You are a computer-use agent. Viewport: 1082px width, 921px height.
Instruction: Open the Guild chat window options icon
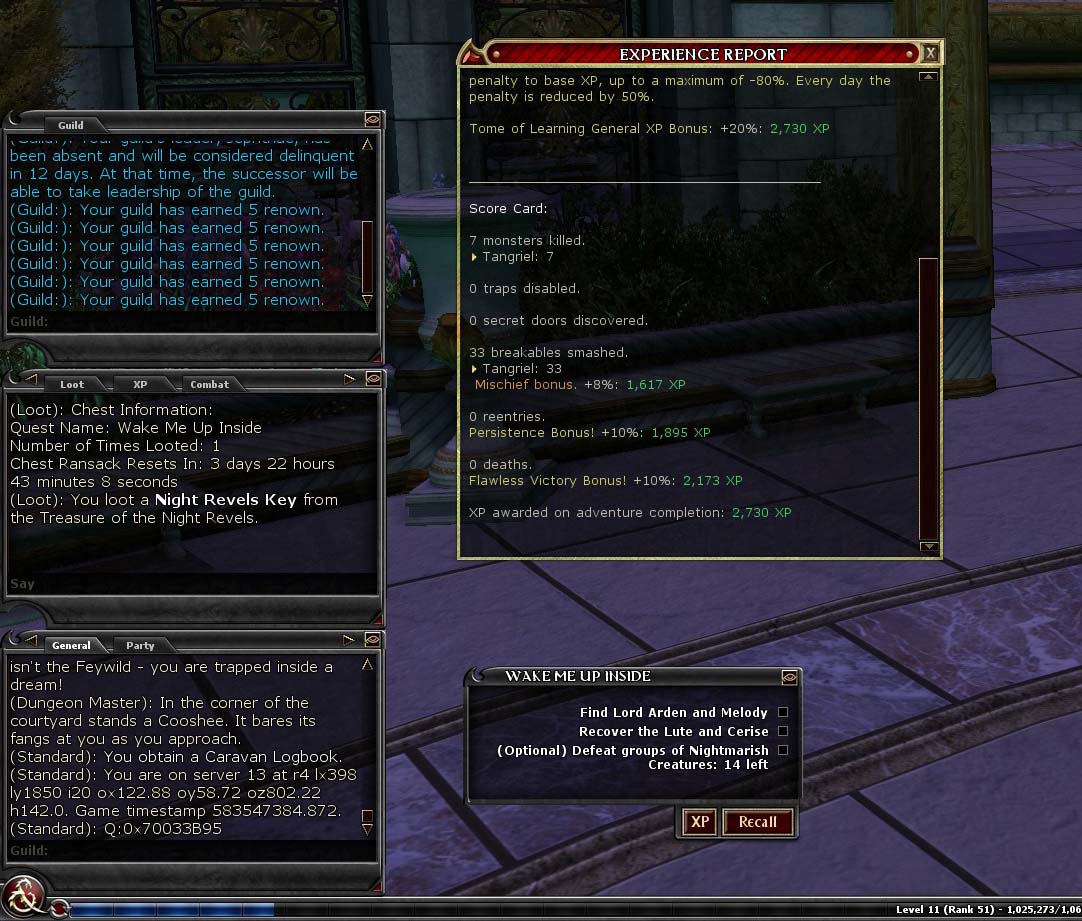click(x=371, y=118)
